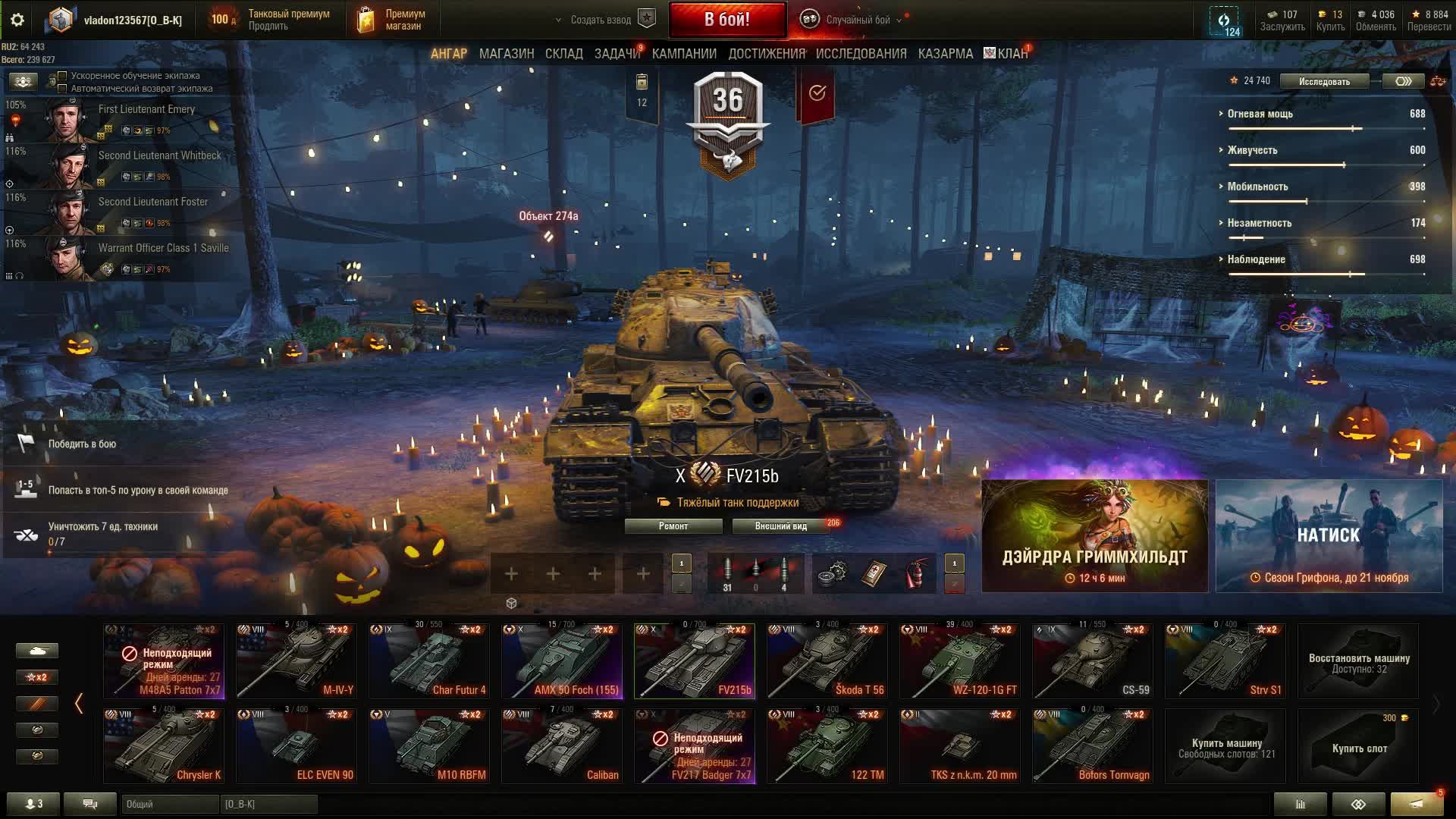This screenshot has width=1456, height=819.
Task: Switch to the МАГАЗИН tab
Action: pyautogui.click(x=507, y=54)
